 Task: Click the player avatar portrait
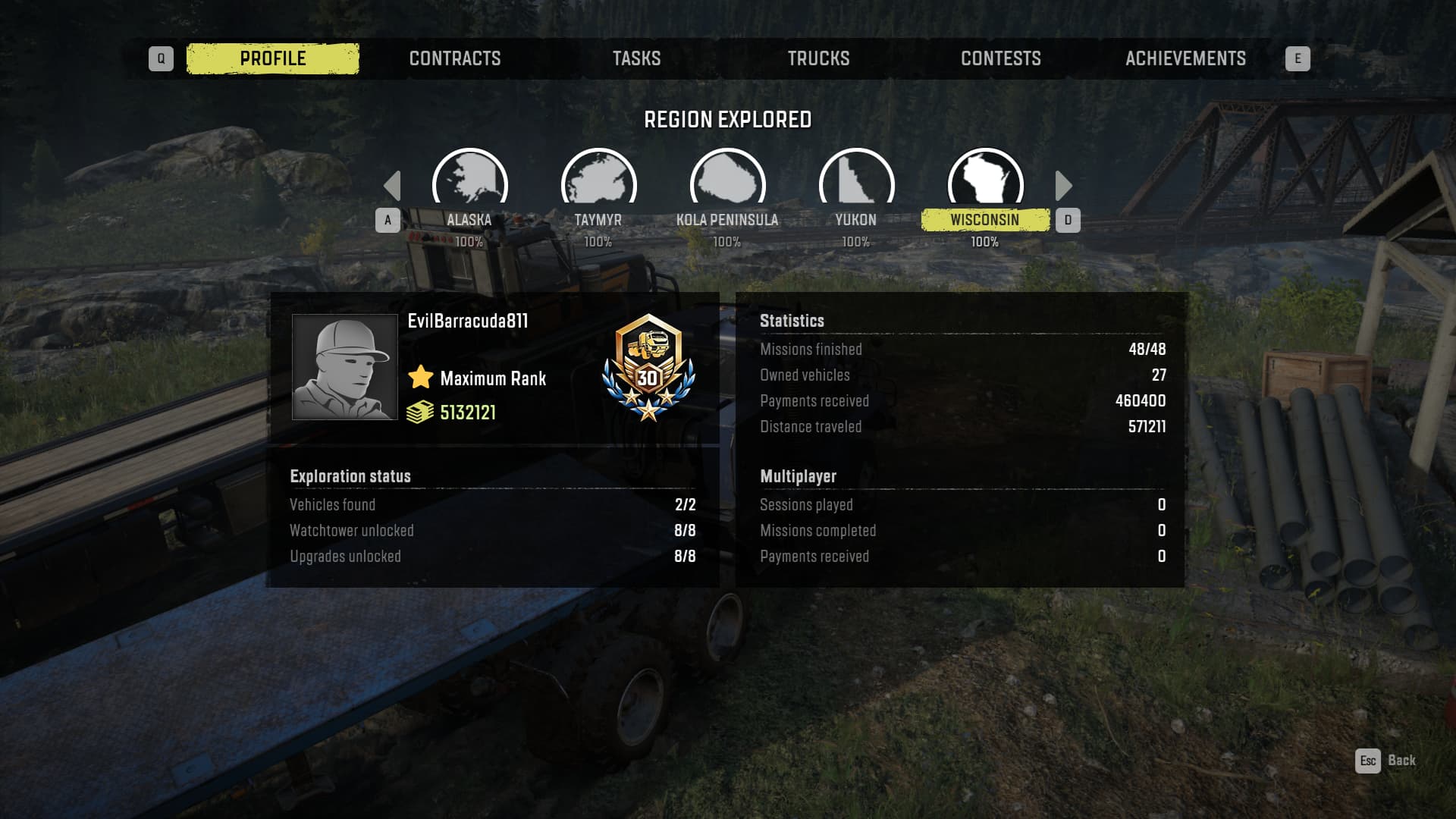[345, 367]
